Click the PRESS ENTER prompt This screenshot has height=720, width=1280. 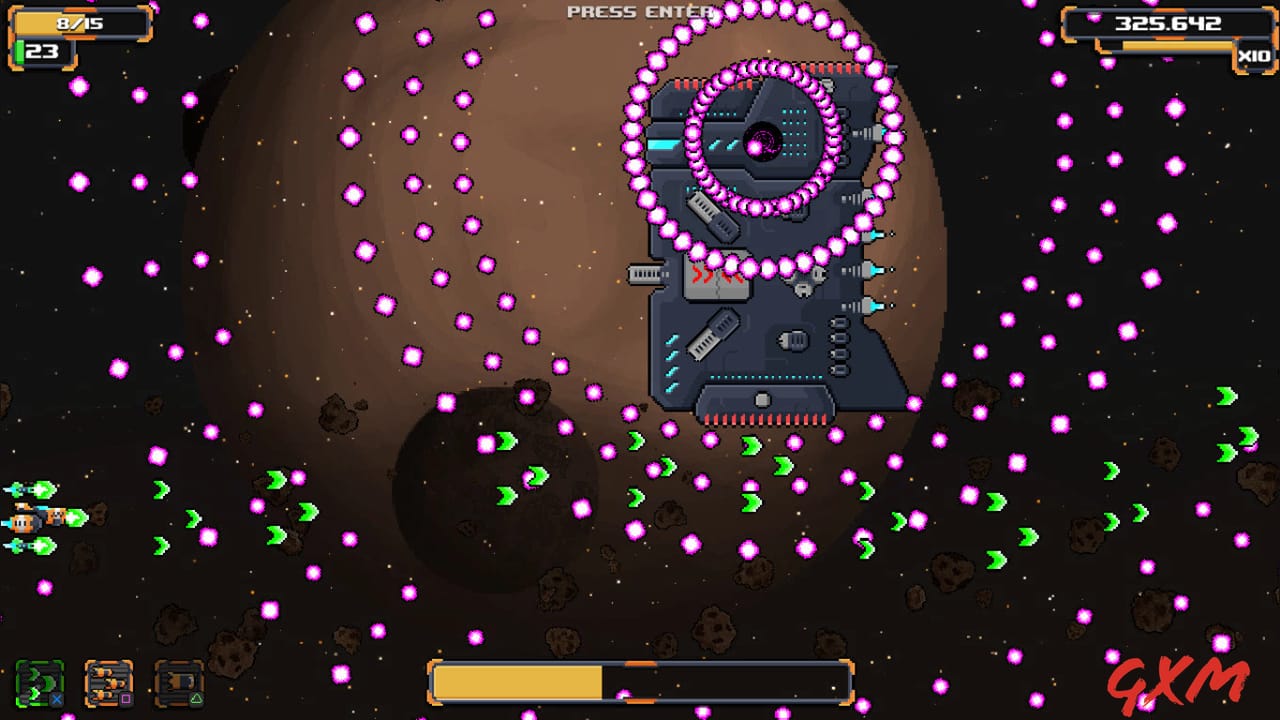(640, 13)
